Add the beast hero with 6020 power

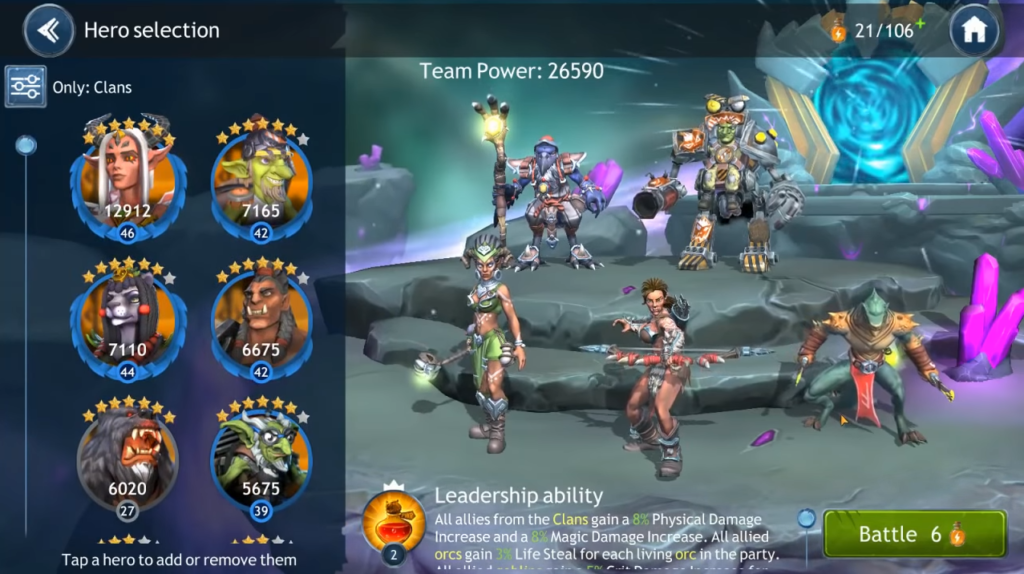(x=127, y=457)
